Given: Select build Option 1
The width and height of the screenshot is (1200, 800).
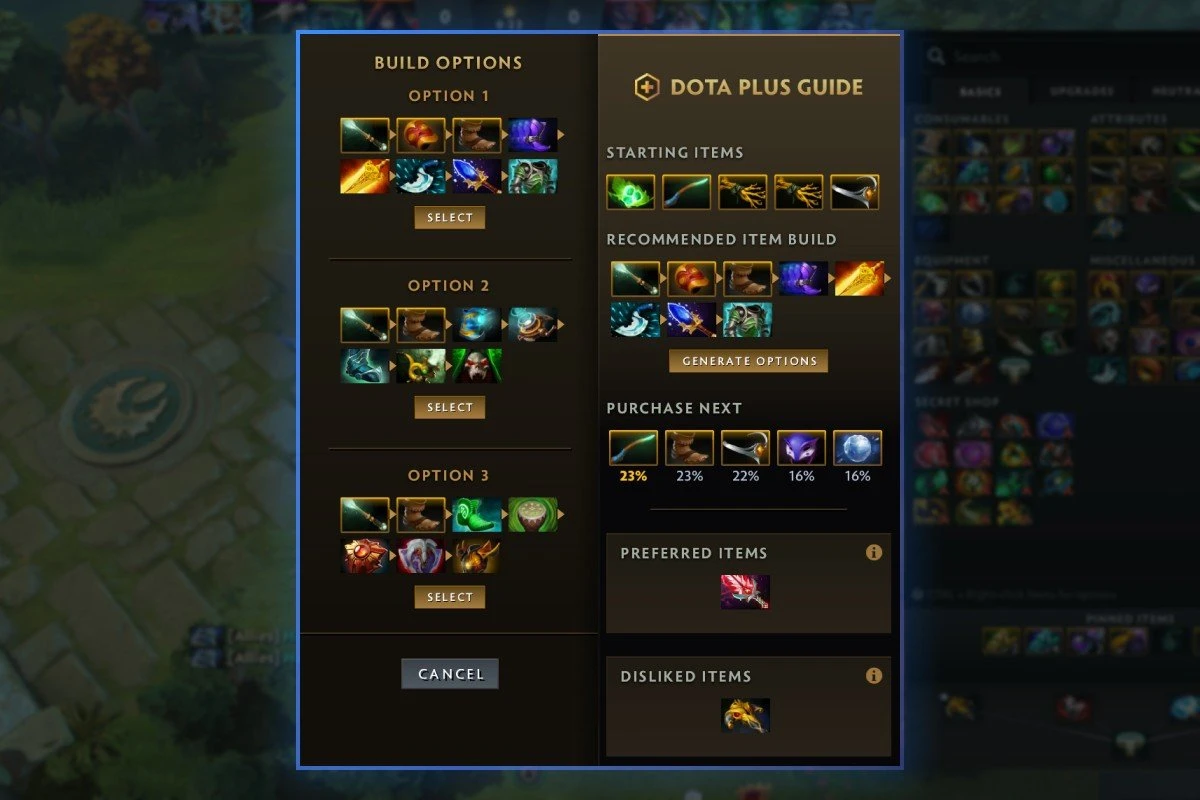Looking at the screenshot, I should click(x=450, y=218).
